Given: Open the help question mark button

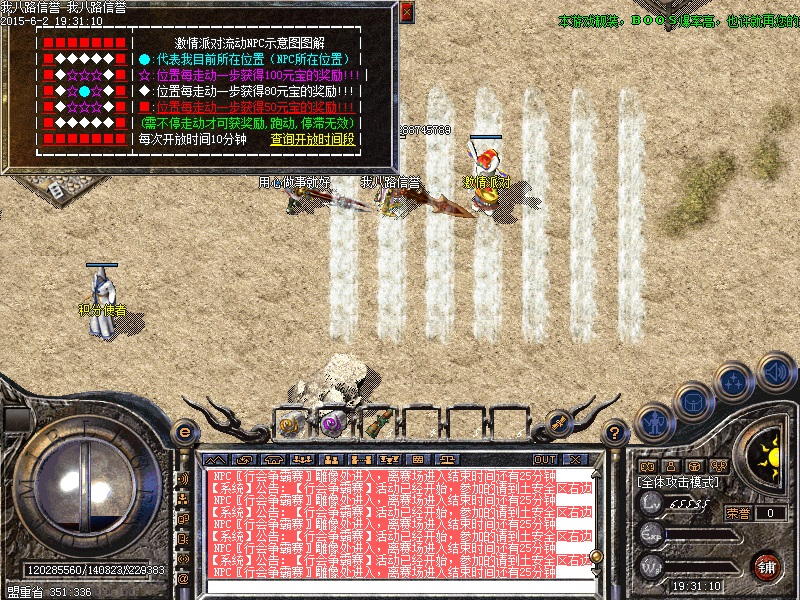Looking at the screenshot, I should coord(617,432).
